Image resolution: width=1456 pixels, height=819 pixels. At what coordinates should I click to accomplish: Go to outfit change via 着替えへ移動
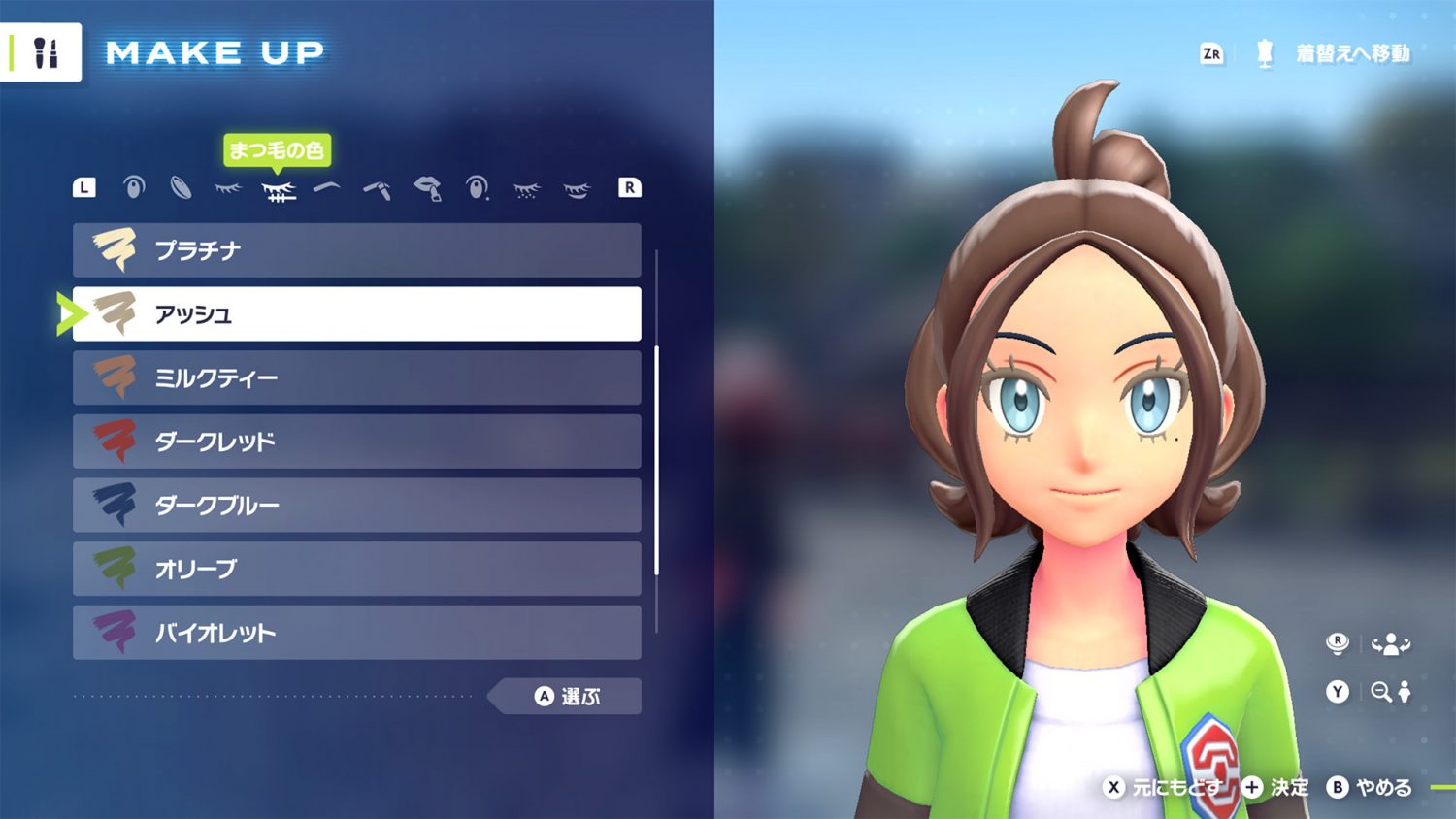coord(1351,53)
